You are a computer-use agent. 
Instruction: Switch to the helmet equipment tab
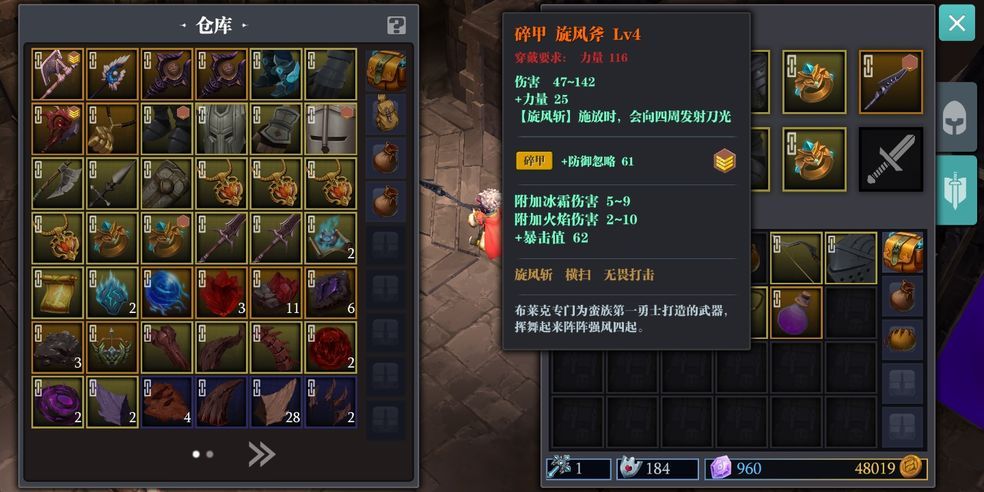click(956, 117)
